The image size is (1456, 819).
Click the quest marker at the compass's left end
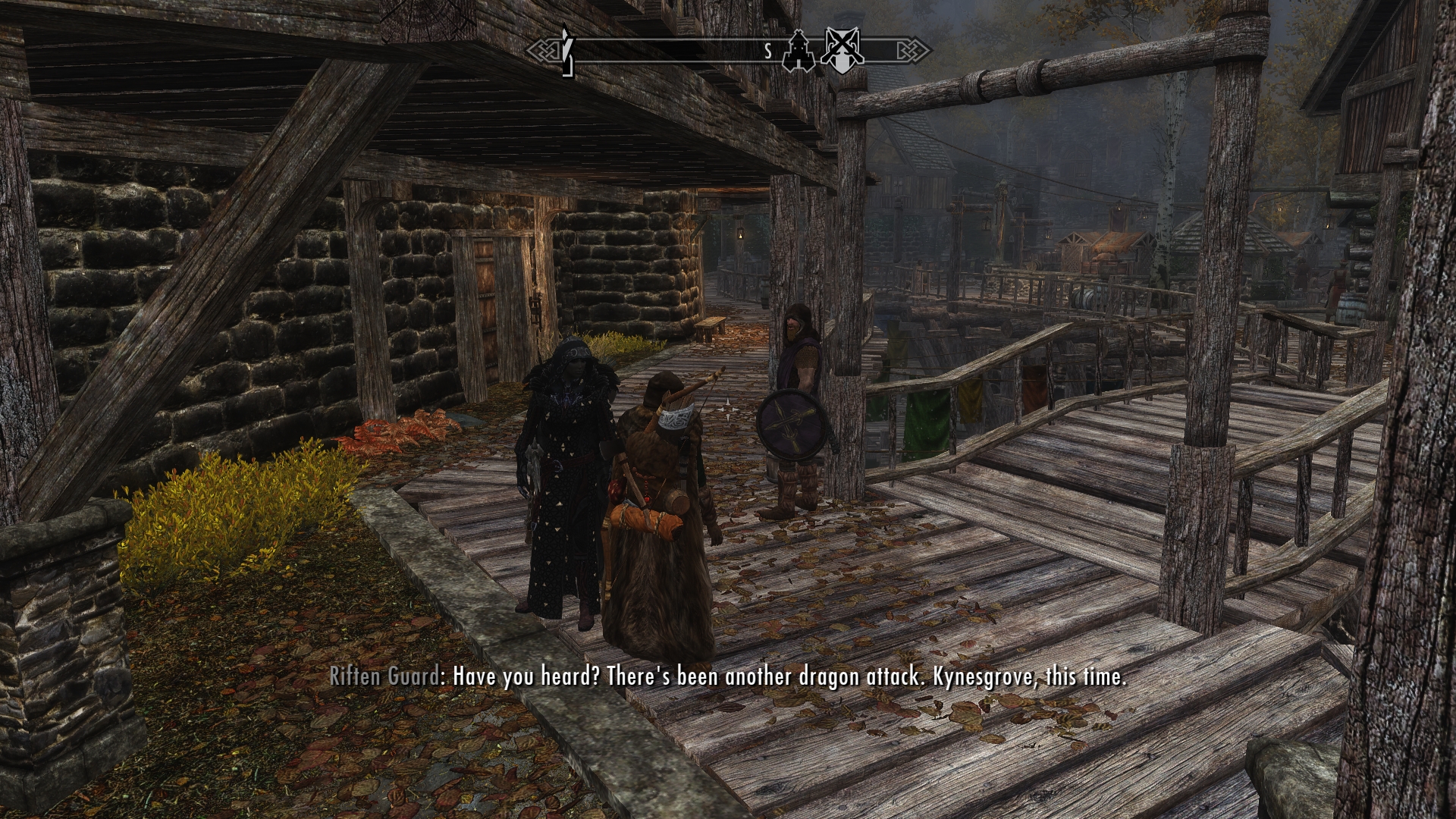(x=566, y=52)
